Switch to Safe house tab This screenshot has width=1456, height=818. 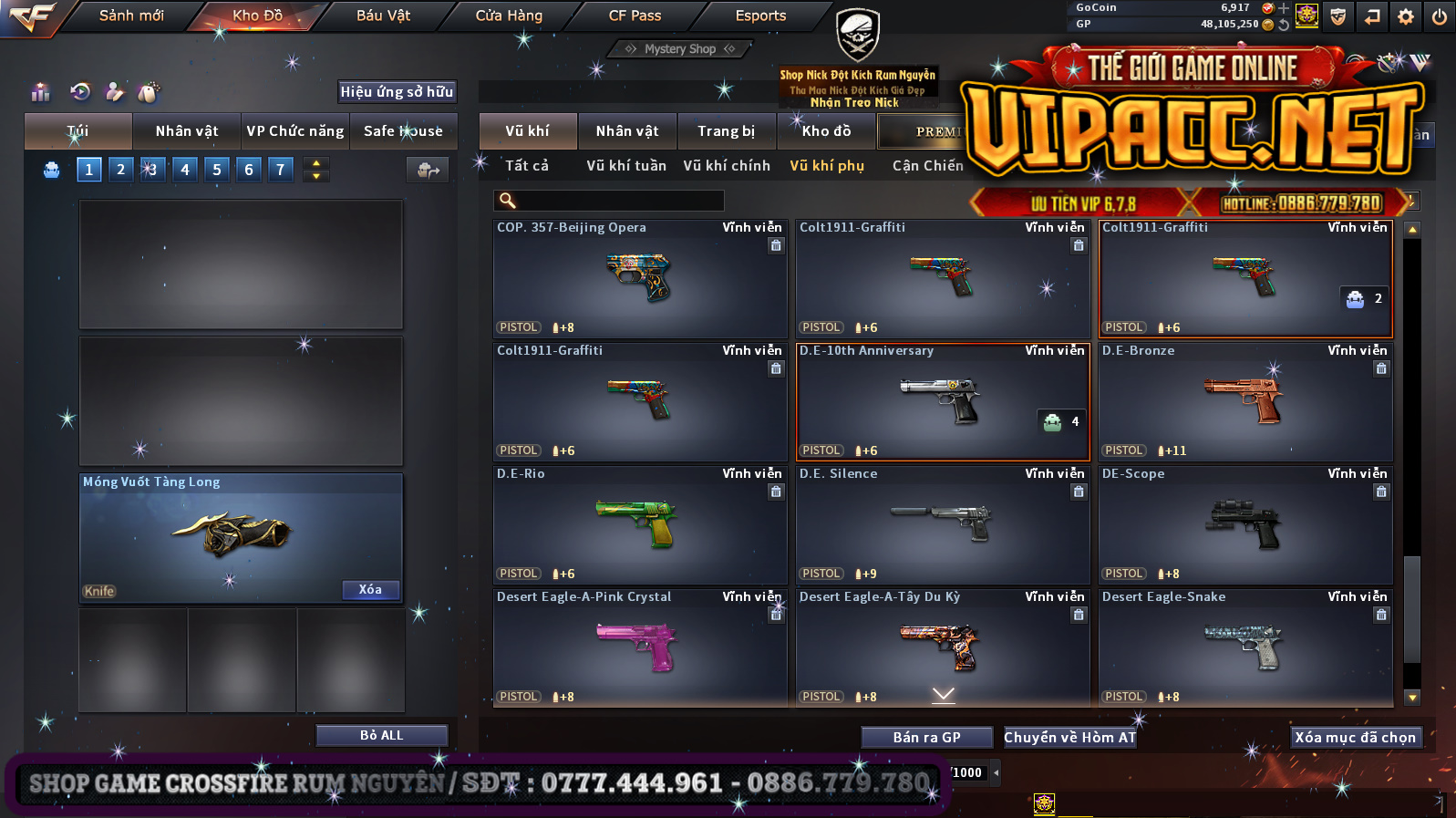(x=403, y=131)
